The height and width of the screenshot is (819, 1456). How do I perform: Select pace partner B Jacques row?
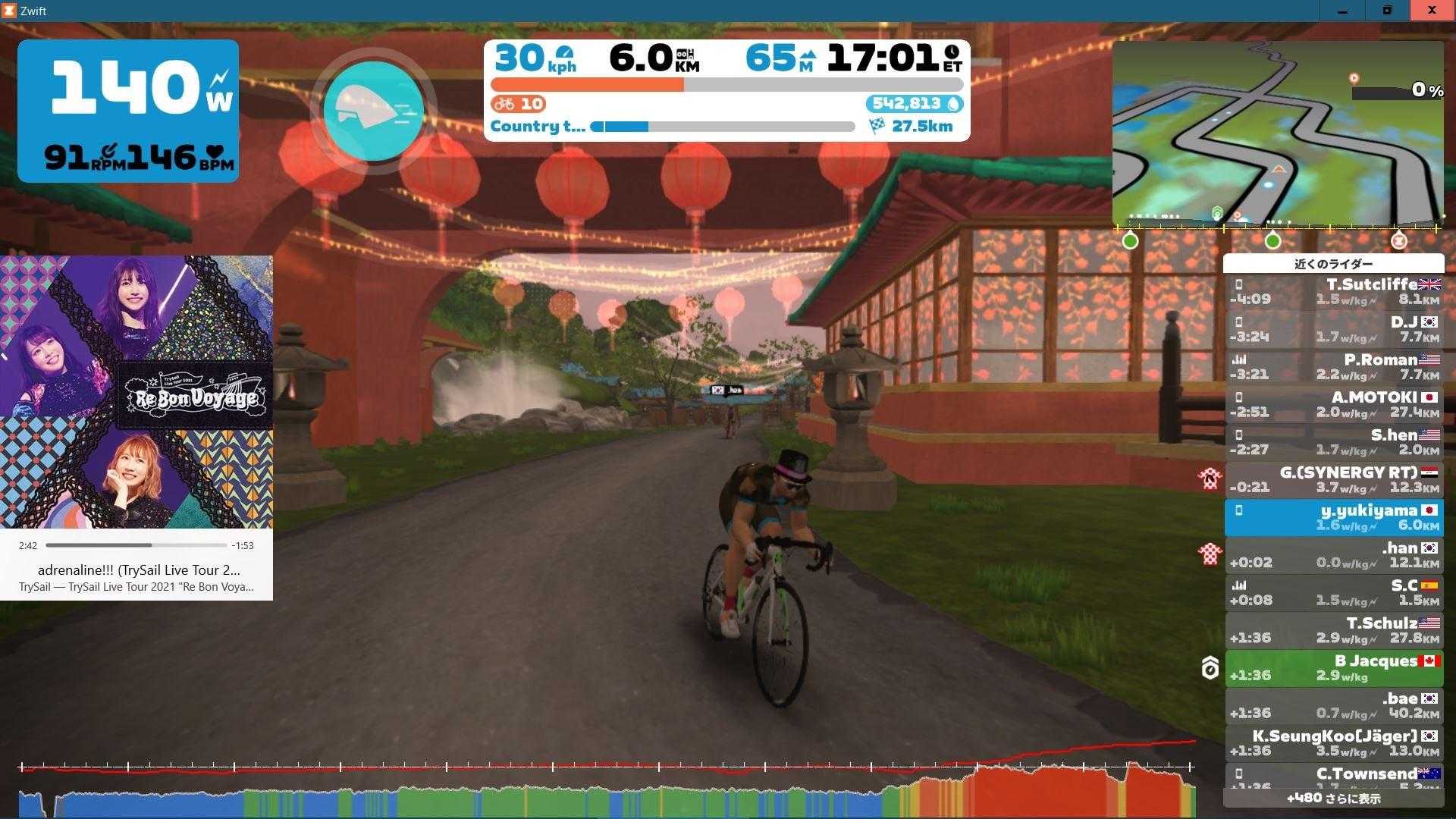coord(1334,668)
